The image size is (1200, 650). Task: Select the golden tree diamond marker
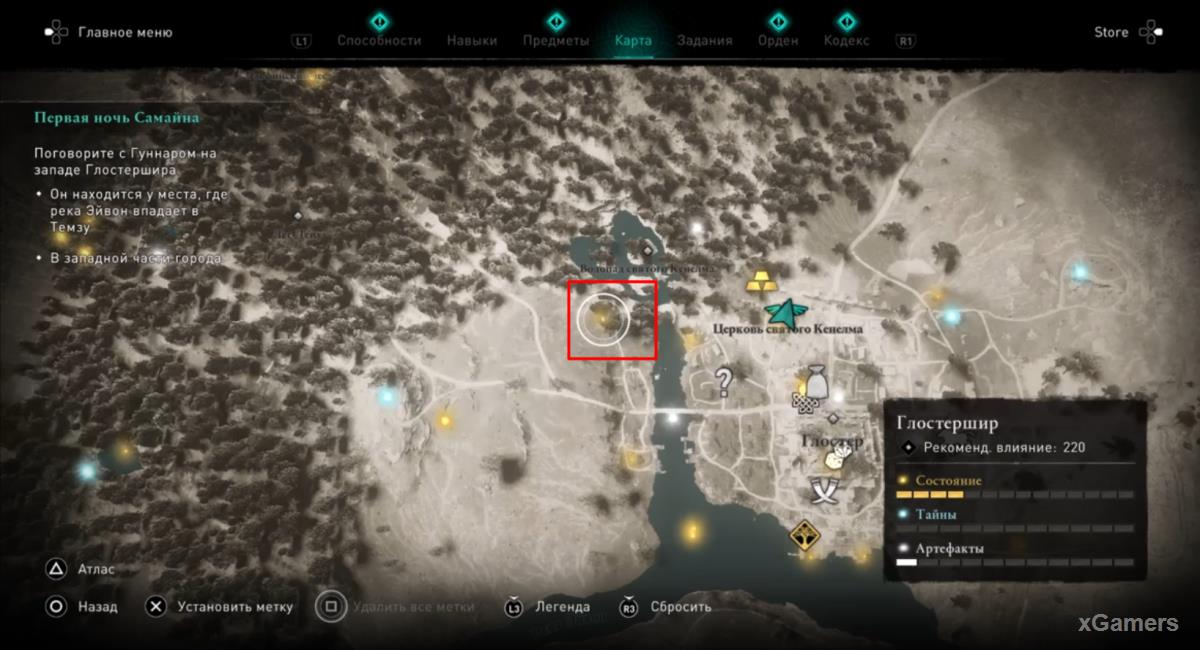click(805, 537)
